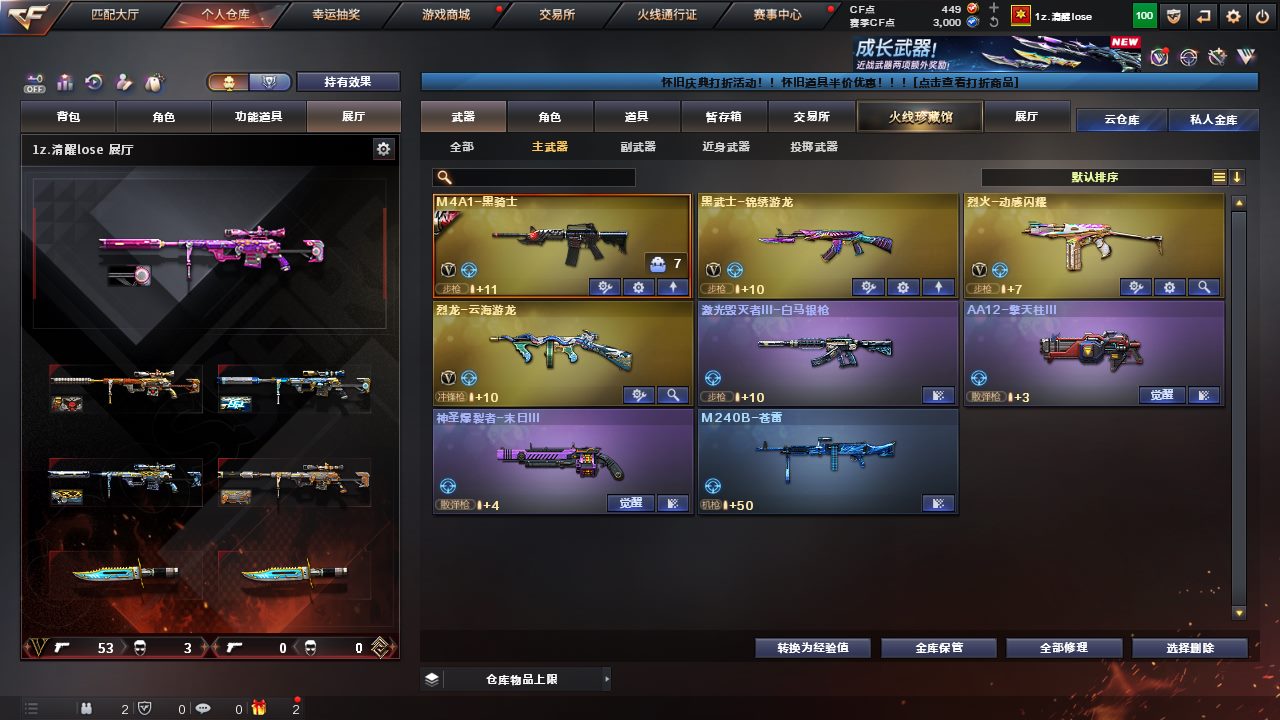The height and width of the screenshot is (720, 1280).
Task: Open the 火线通行证 battle pass
Action: point(667,15)
